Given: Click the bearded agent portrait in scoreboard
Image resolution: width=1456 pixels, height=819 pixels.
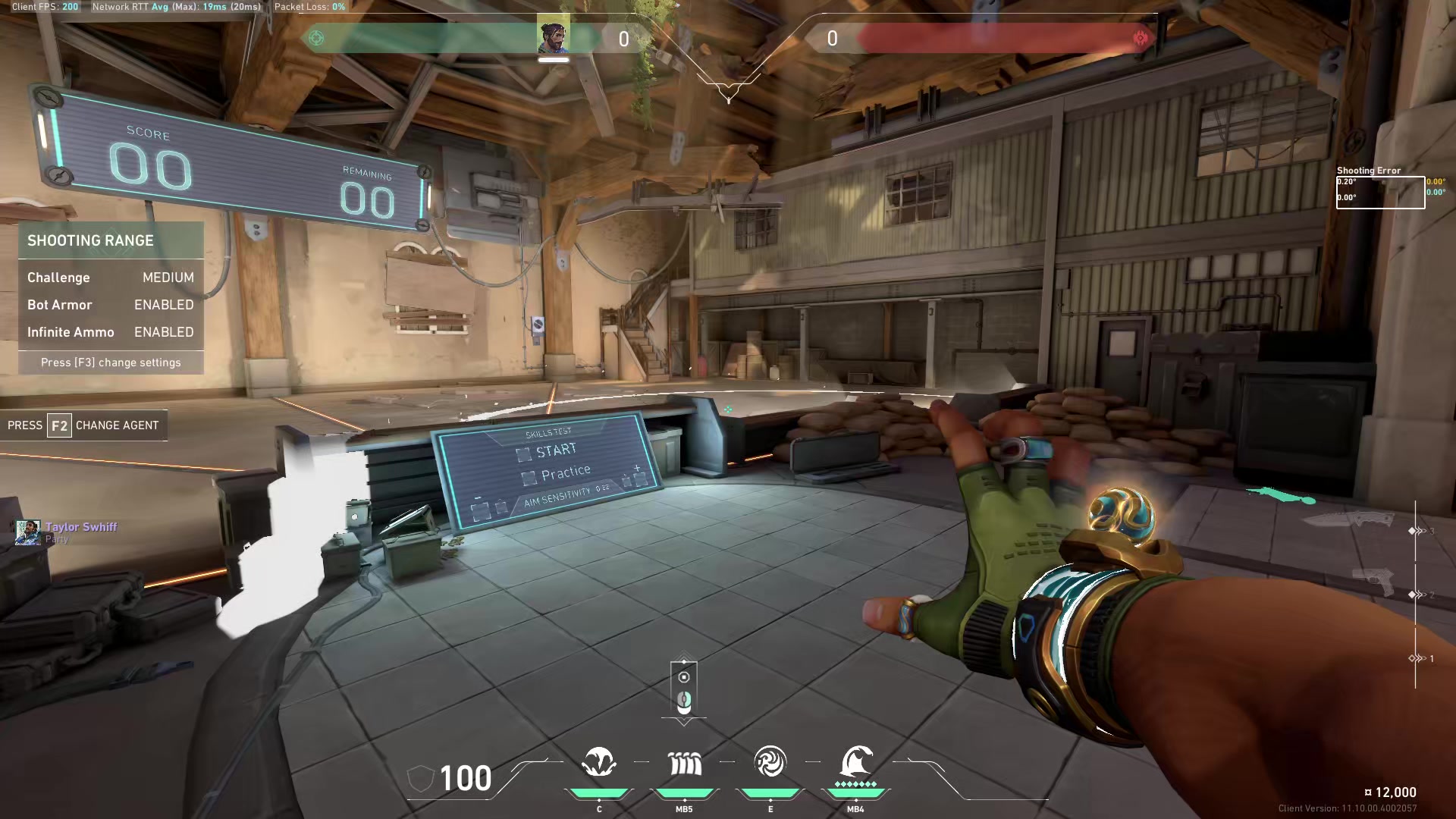Looking at the screenshot, I should pyautogui.click(x=554, y=36).
